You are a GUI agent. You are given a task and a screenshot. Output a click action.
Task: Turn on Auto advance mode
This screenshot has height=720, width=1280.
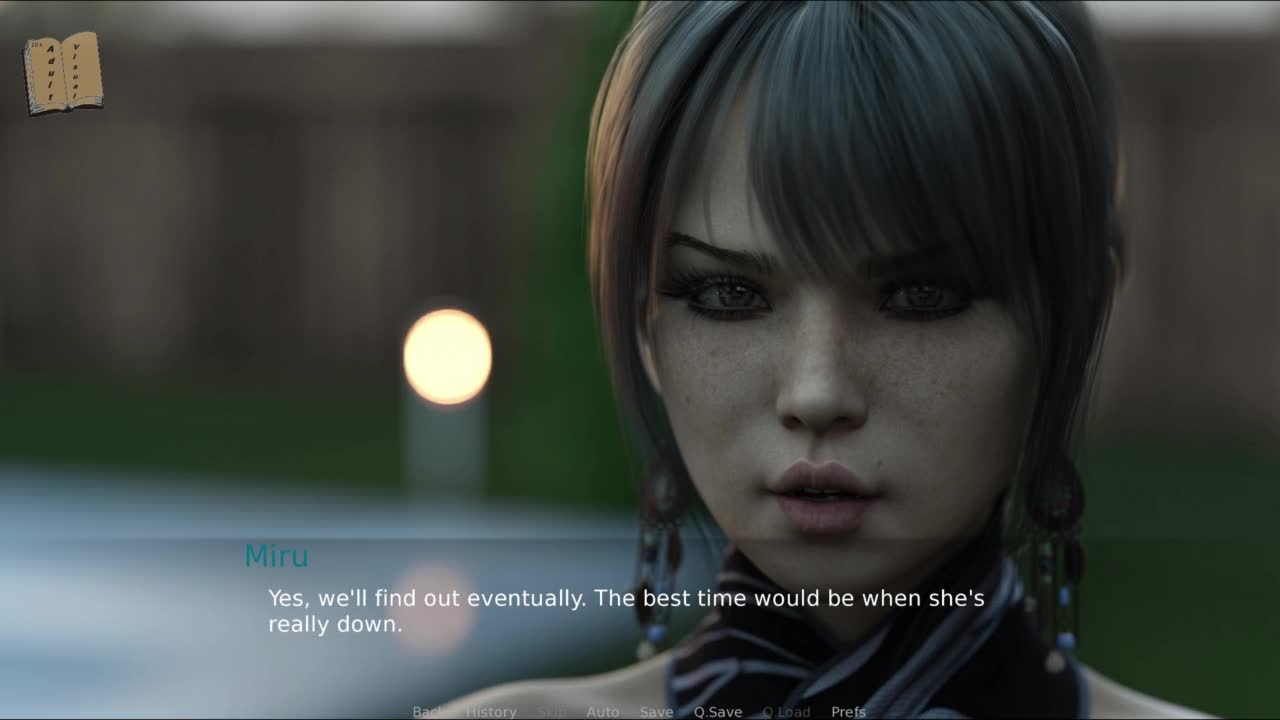602,712
